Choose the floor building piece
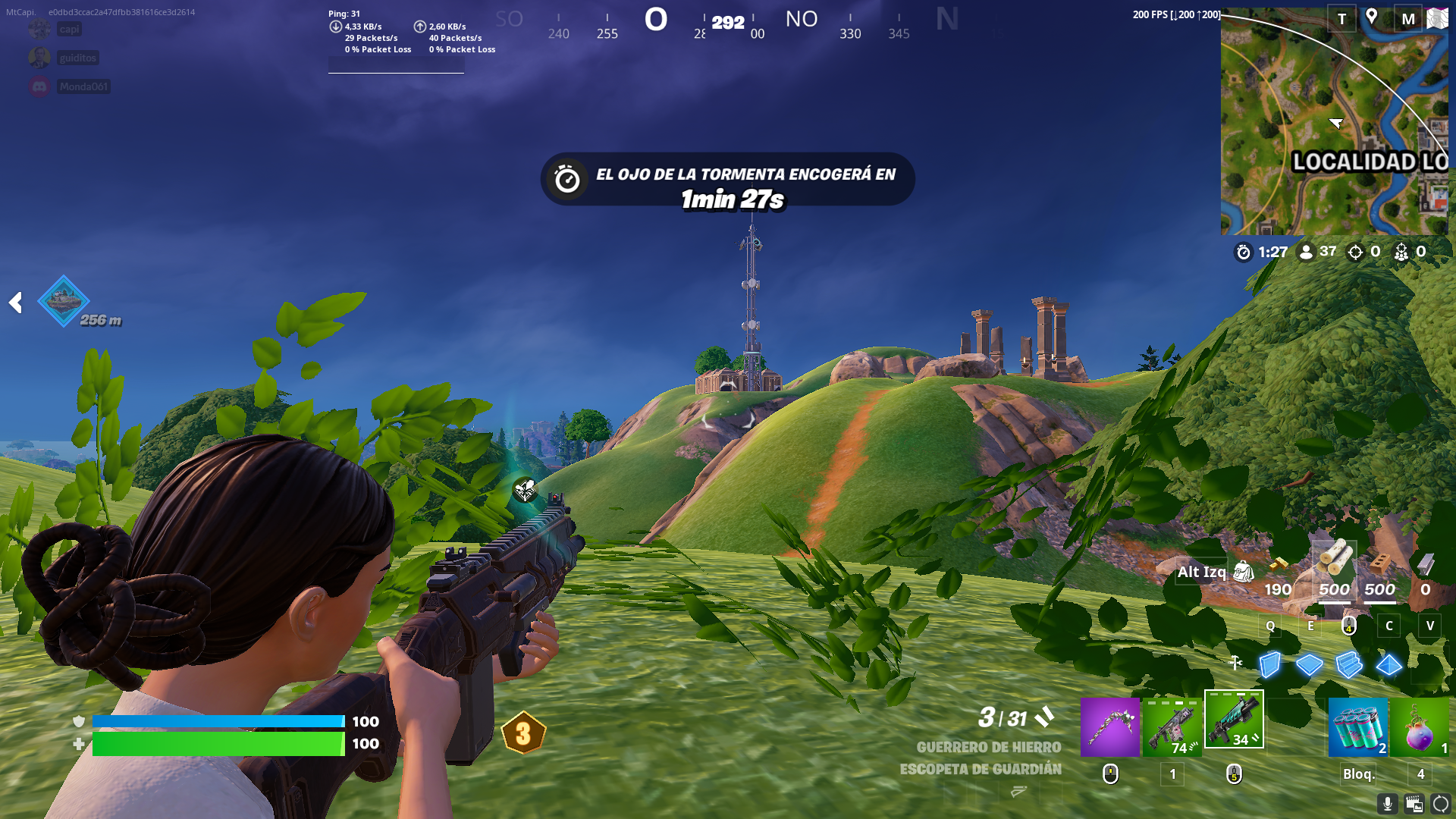Screen dimensions: 1456x819 (1309, 665)
